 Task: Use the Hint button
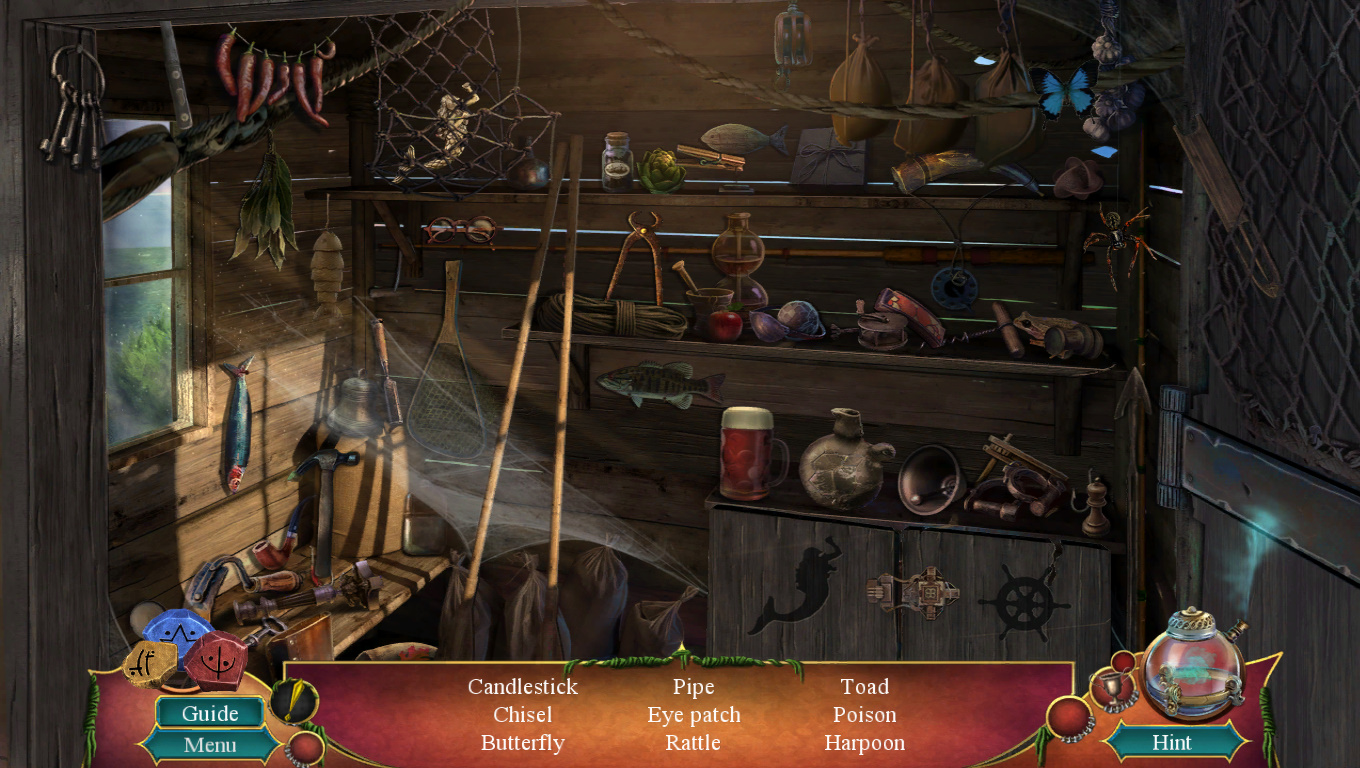pos(1171,742)
